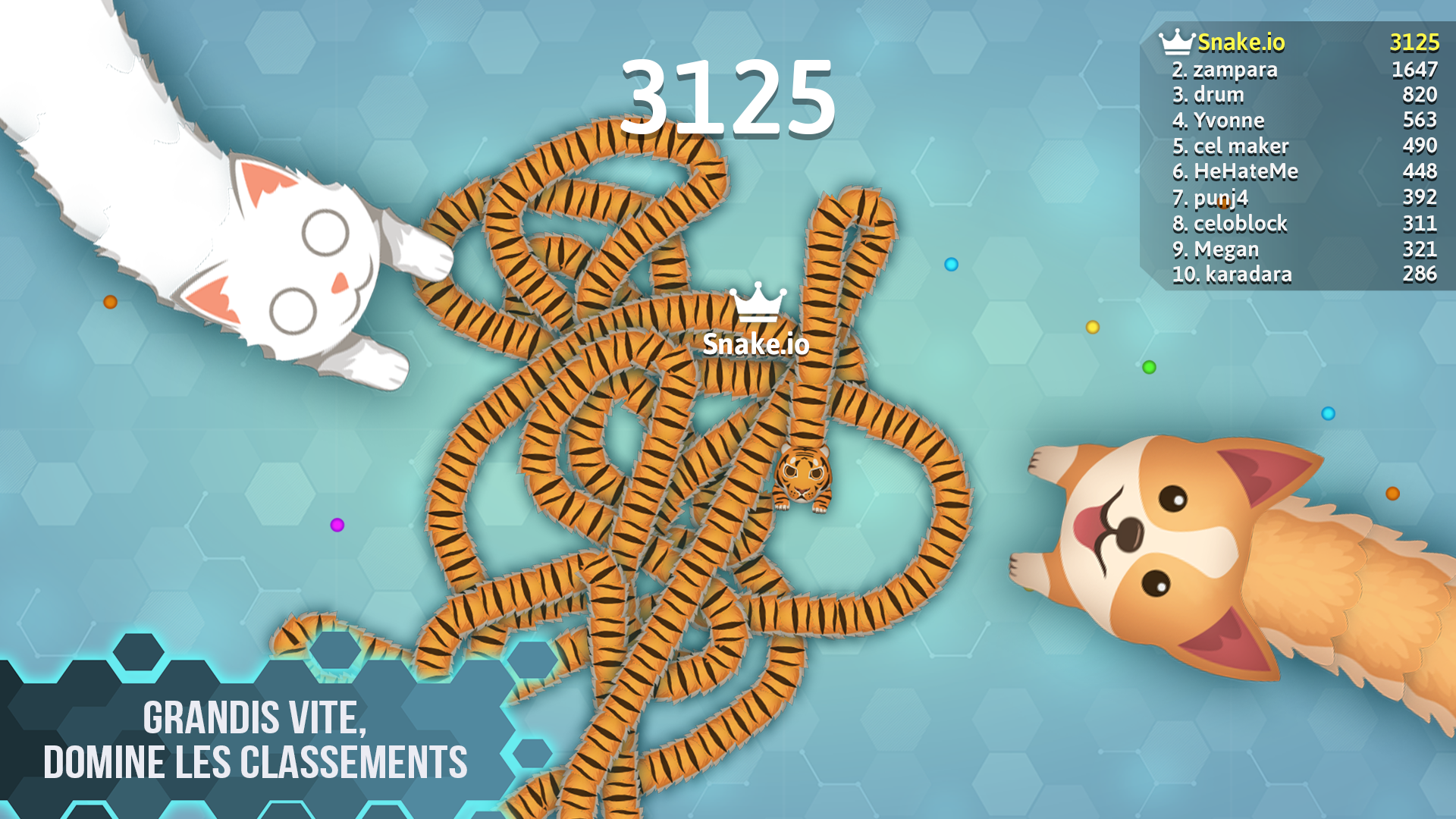
Task: Click the crown icon on the leaderboard
Action: [1177, 43]
